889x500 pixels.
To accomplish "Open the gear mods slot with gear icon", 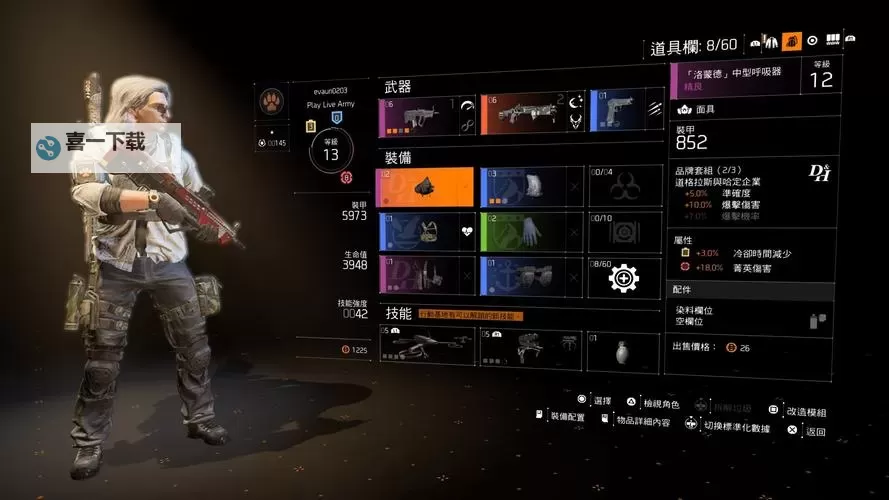I will click(625, 277).
